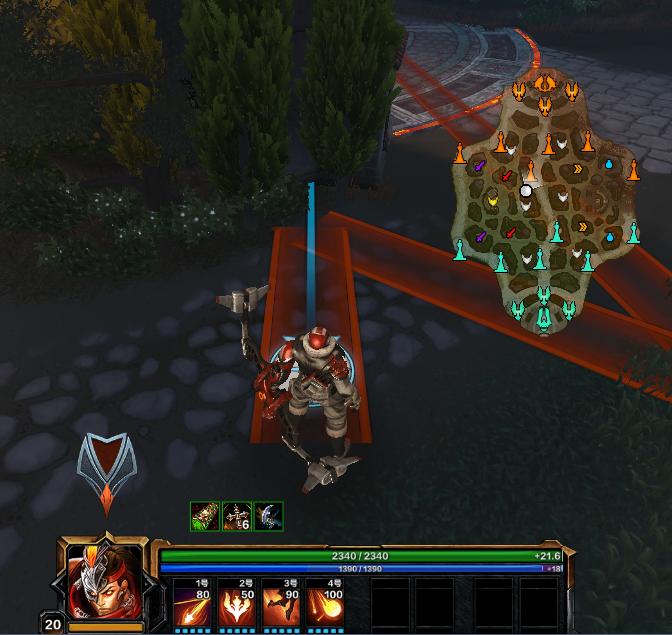Select the axe buff icon
Viewport: 672px width, 635px height.
pos(268,515)
